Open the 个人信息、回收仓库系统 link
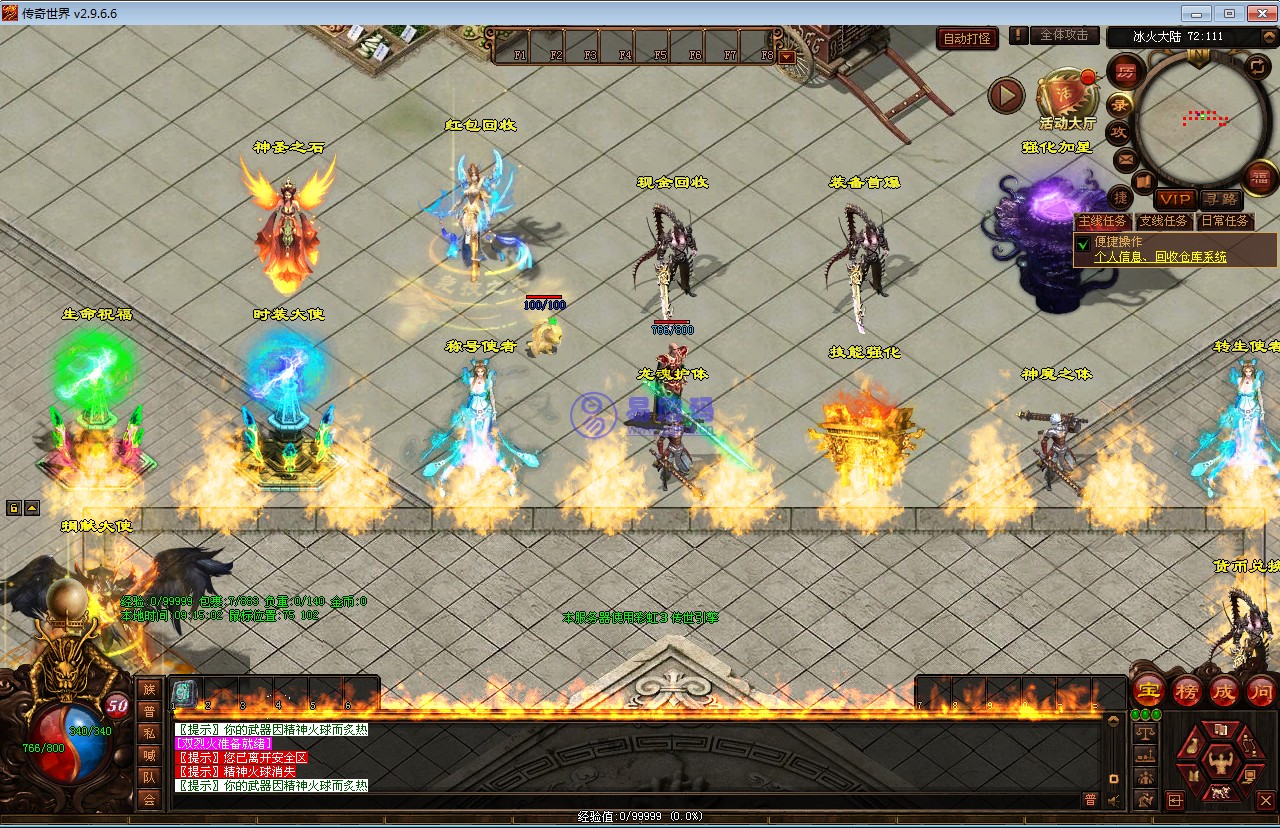This screenshot has height=828, width=1280. tap(1160, 257)
